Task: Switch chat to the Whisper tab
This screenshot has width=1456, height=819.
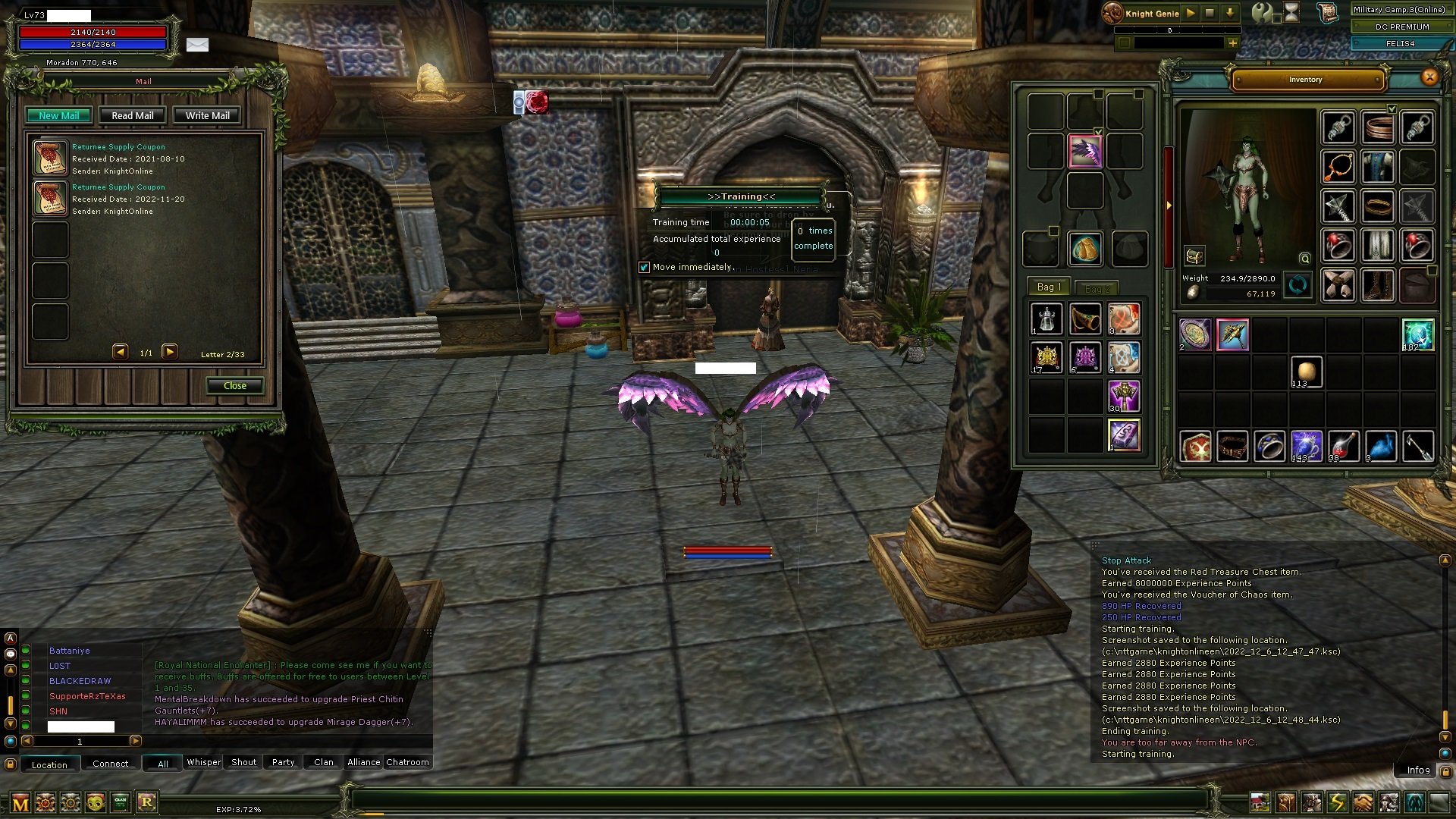Action: 202,762
